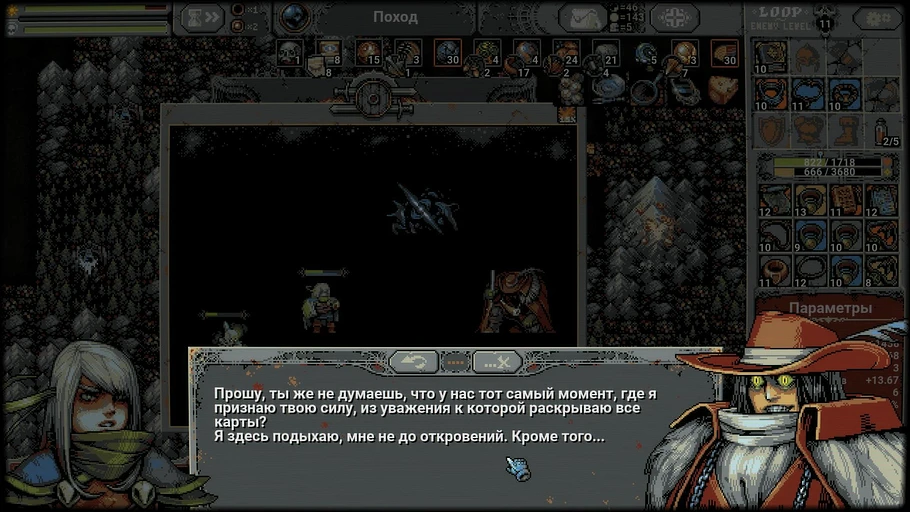The image size is (910, 512).
Task: Open the Параметры stats panel header
Action: coord(830,308)
